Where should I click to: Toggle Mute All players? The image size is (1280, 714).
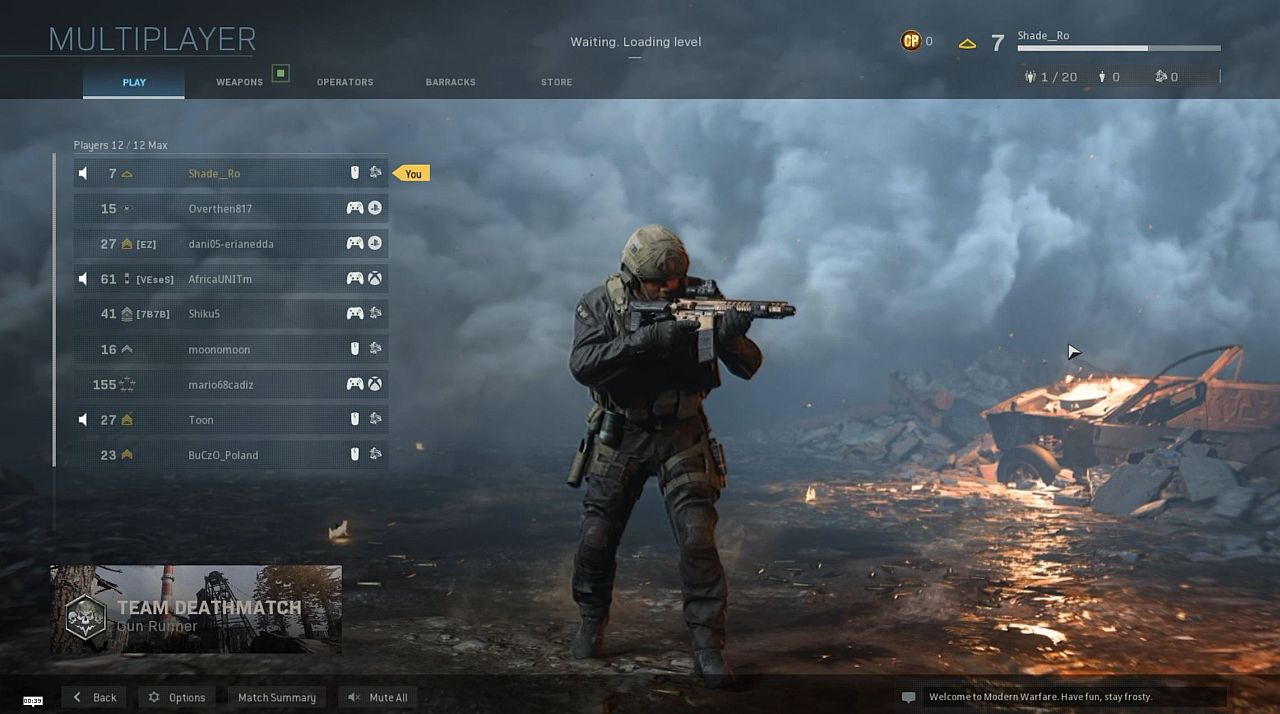(x=378, y=697)
